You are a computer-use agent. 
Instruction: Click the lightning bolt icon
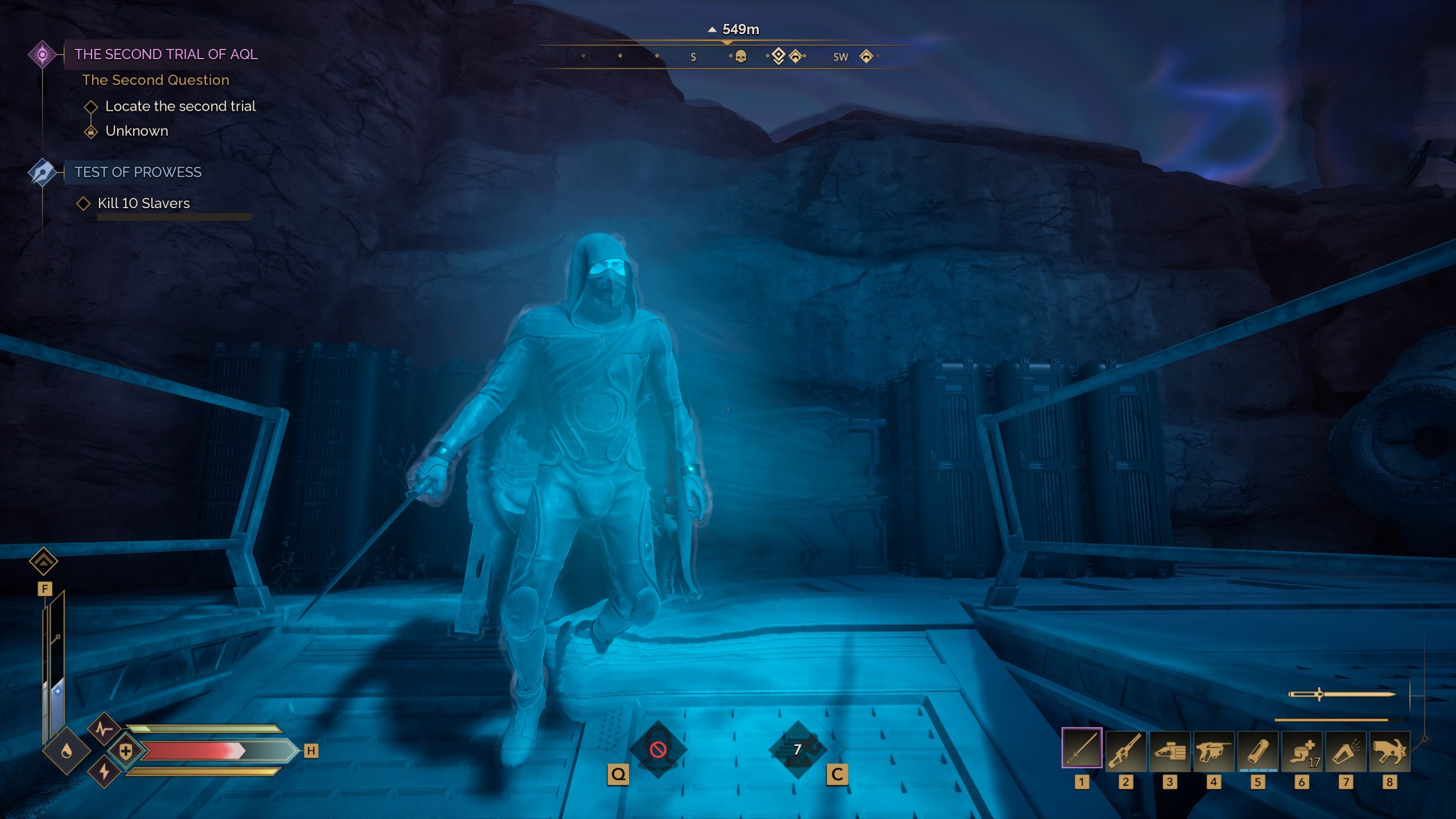[x=104, y=772]
